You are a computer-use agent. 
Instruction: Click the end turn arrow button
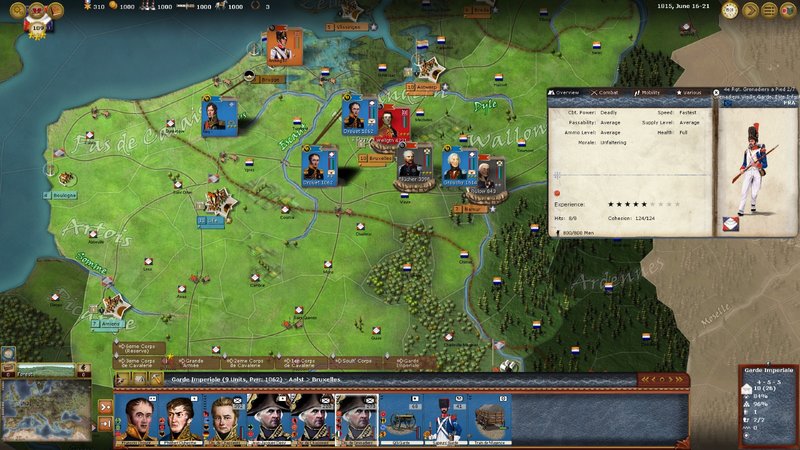[752, 10]
